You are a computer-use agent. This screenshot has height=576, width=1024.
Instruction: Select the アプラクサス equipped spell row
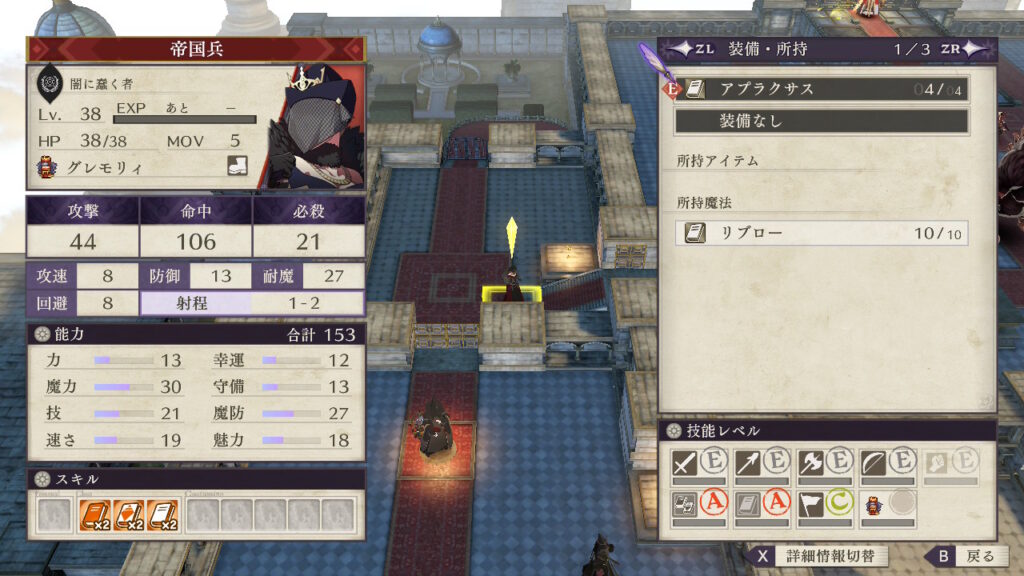pos(820,89)
